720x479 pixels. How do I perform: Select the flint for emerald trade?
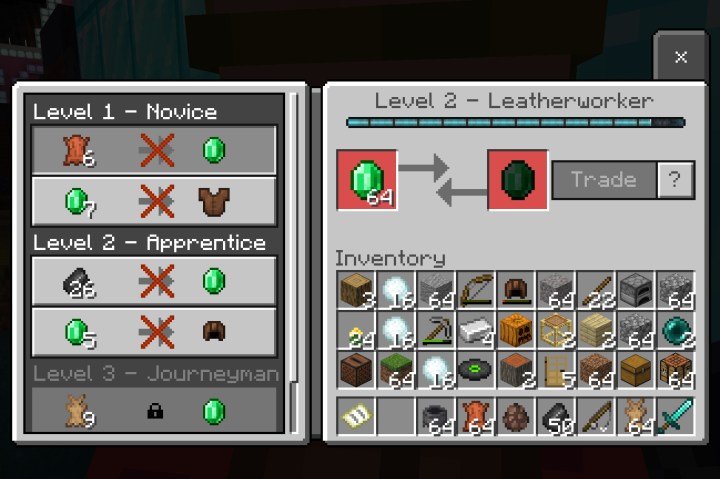tap(154, 281)
